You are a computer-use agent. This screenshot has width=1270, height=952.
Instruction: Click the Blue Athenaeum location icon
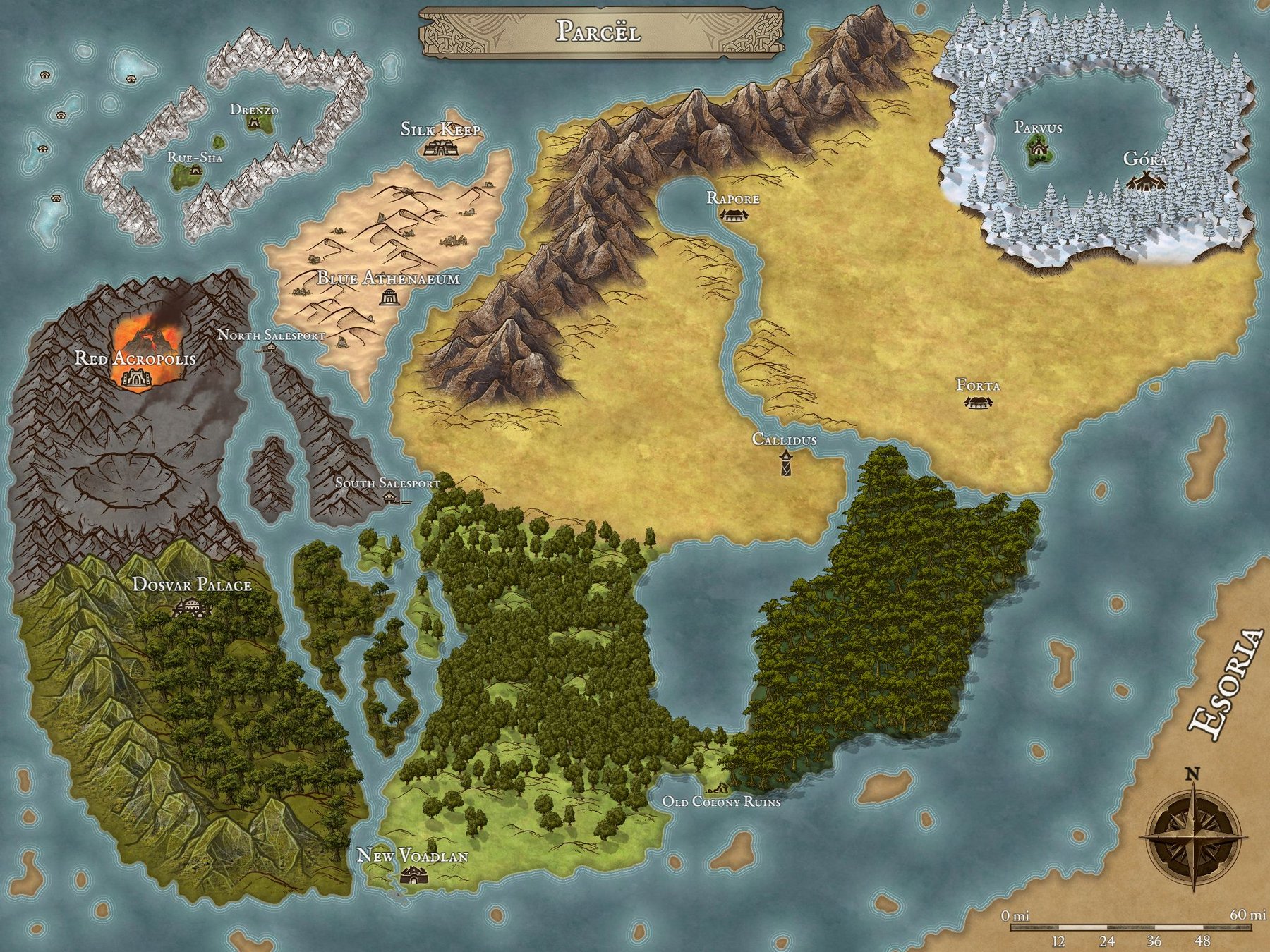387,298
